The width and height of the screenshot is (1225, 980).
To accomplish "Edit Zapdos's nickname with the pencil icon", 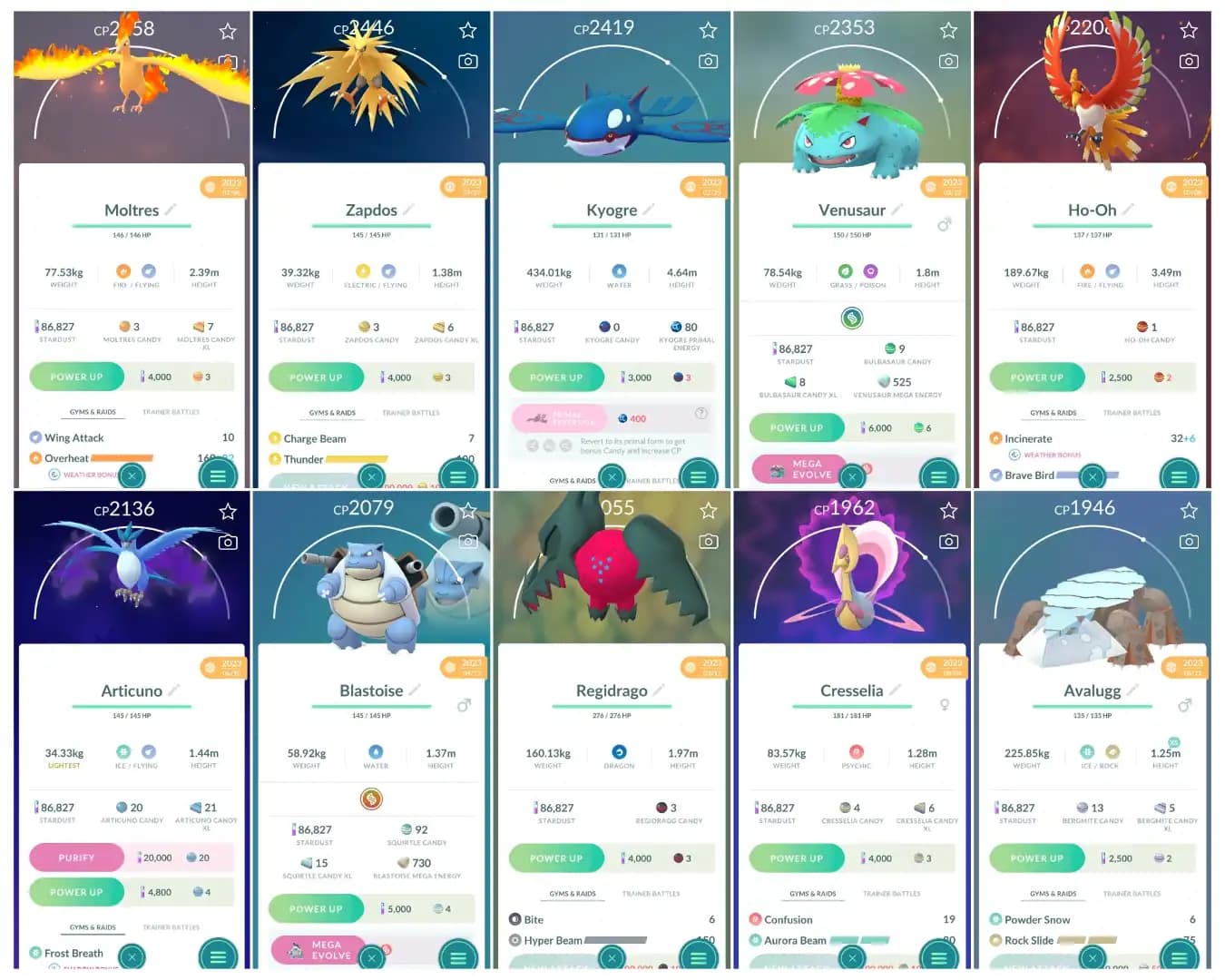I will tap(406, 210).
